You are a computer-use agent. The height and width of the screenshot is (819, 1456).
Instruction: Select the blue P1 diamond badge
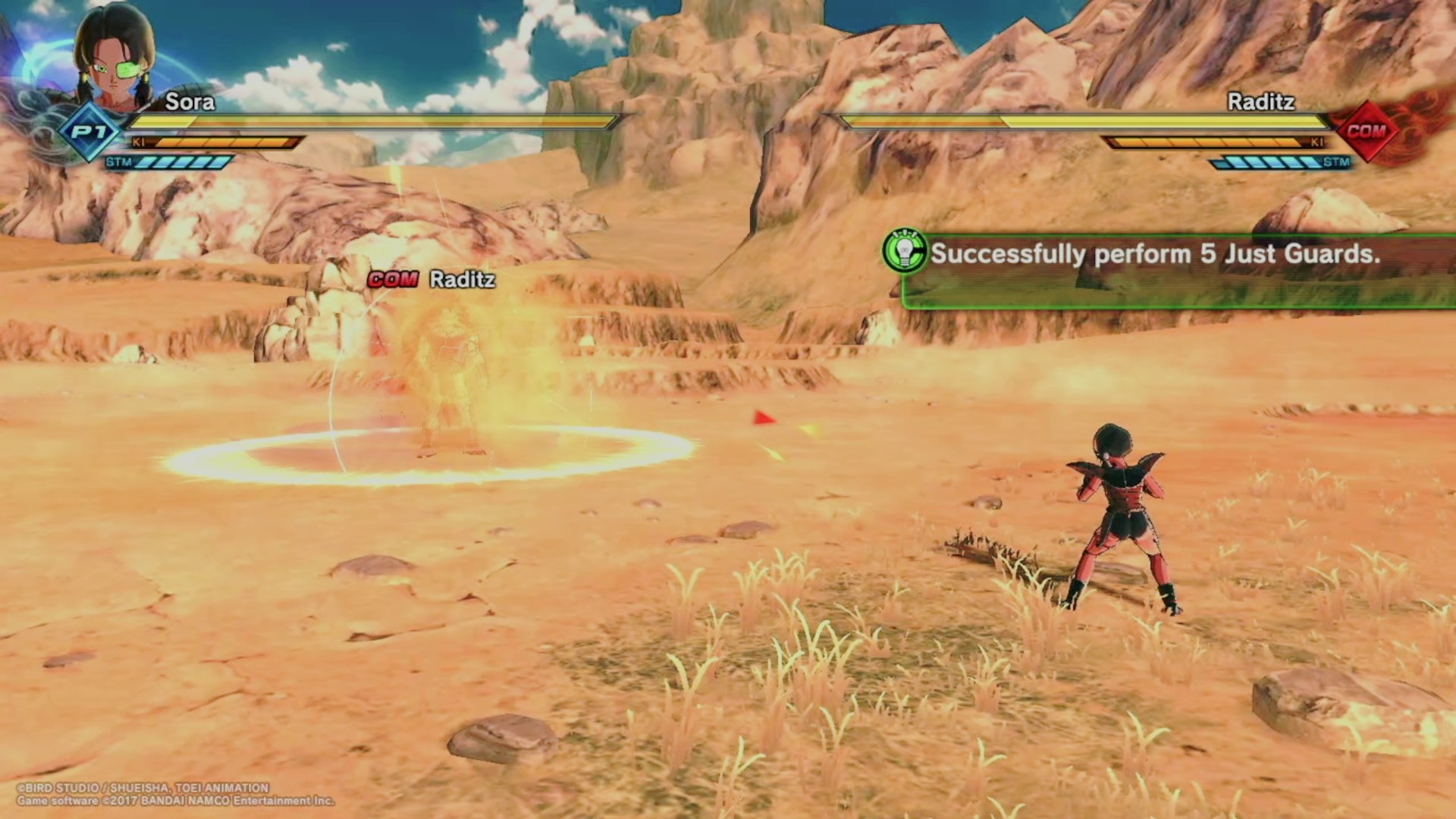tap(90, 133)
